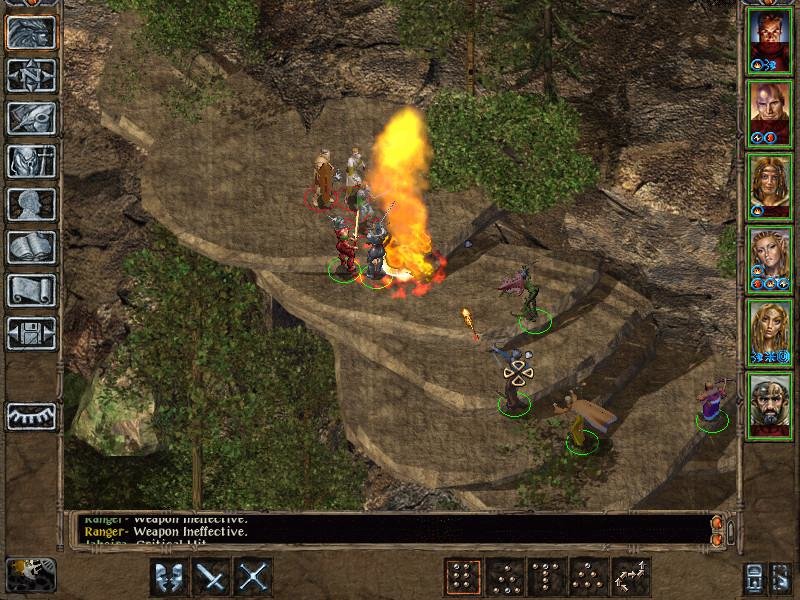Open the area map with the compass button

point(31,75)
